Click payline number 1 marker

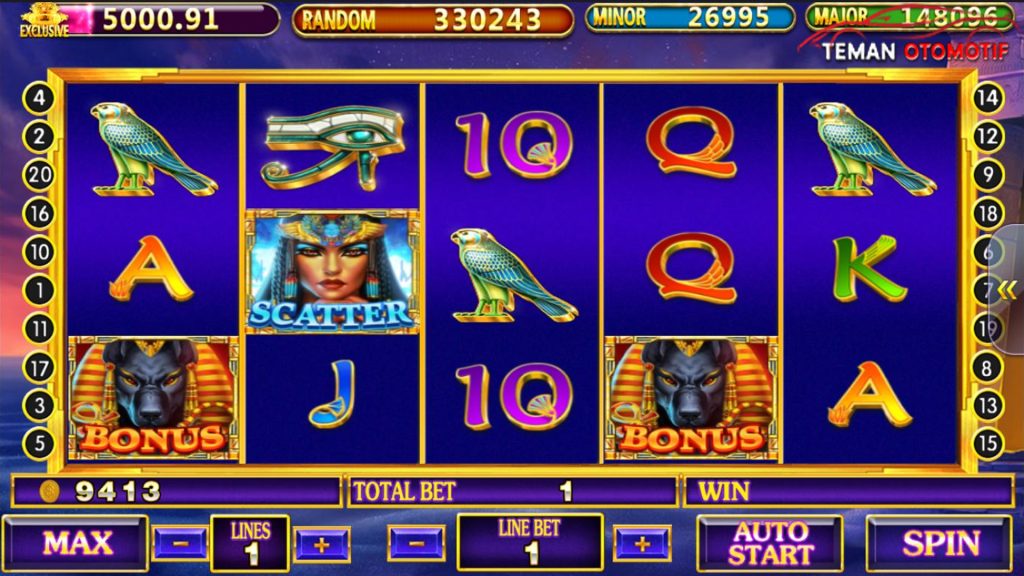(39, 291)
